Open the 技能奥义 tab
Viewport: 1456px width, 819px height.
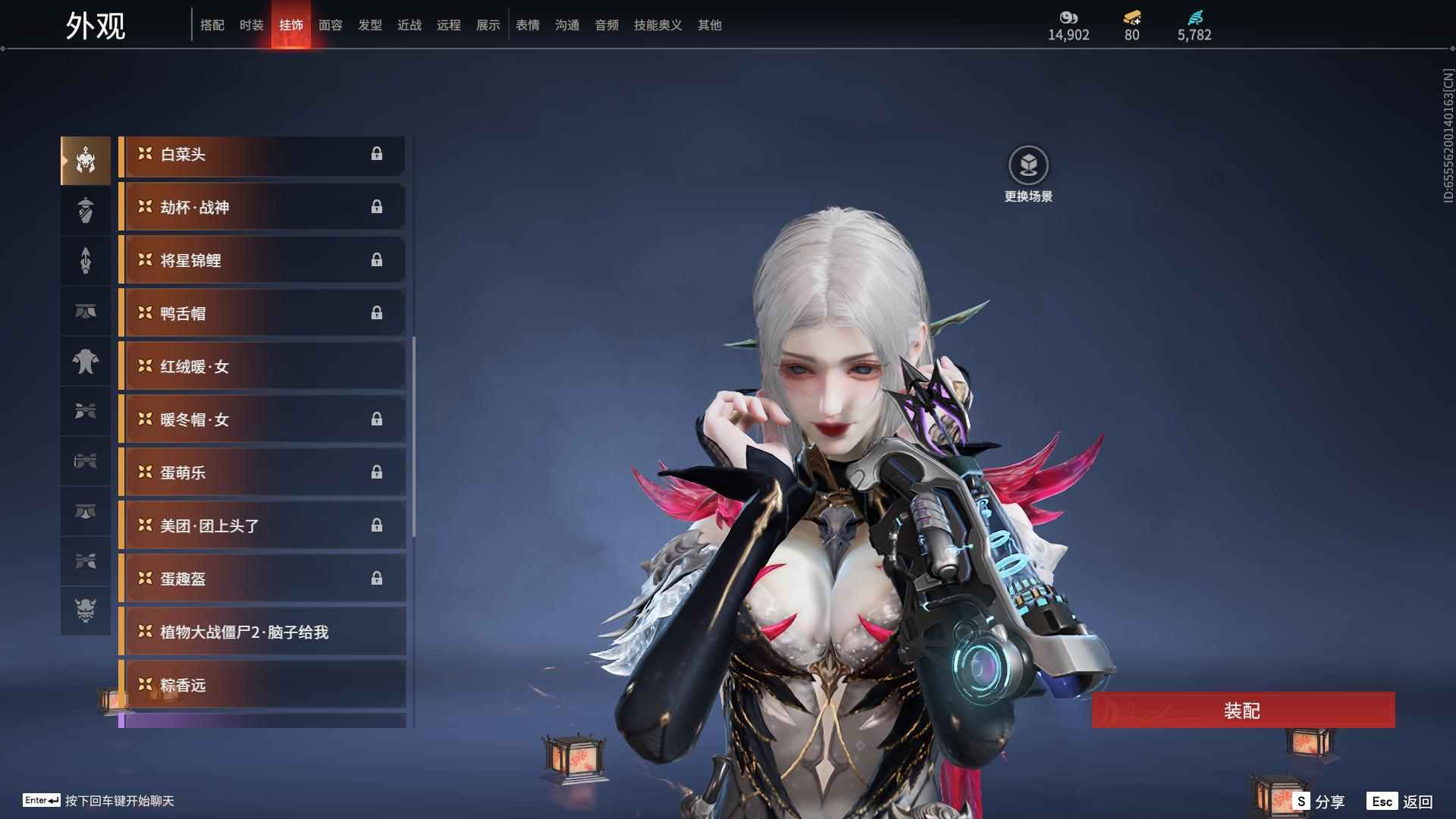[x=657, y=25]
